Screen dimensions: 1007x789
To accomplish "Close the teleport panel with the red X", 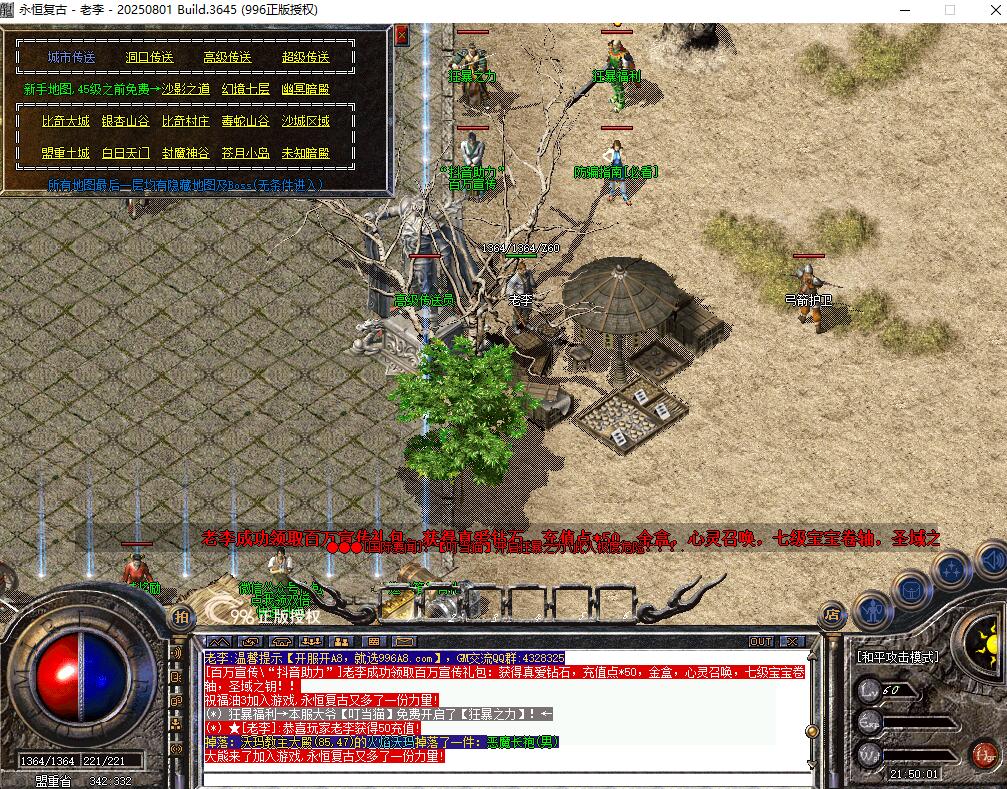I will click(402, 35).
